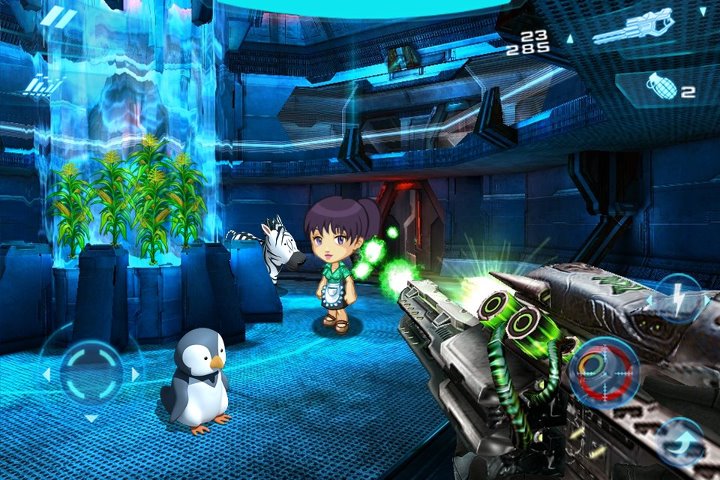This screenshot has width=720, height=480.
Task: Pause the game with the top-left button
Action: (x=59, y=18)
